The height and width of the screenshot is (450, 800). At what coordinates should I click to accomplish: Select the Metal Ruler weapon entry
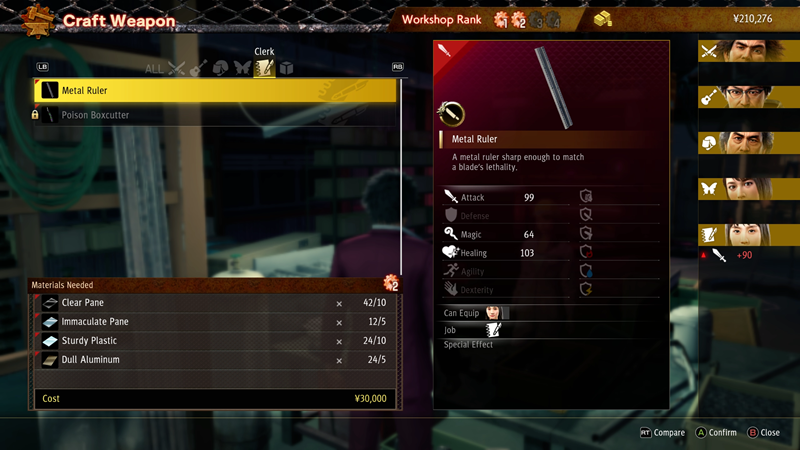(215, 91)
